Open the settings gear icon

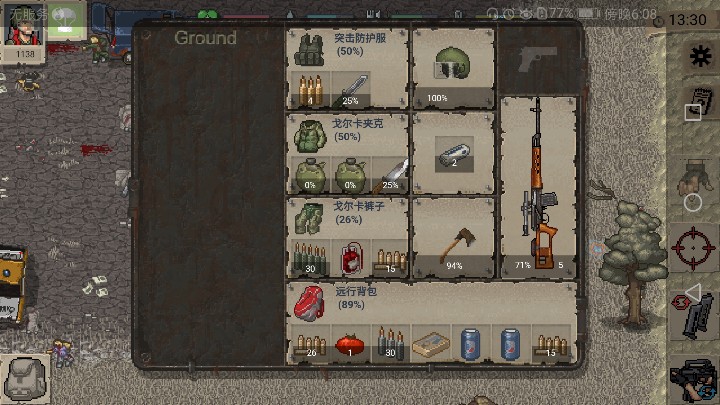(x=695, y=56)
